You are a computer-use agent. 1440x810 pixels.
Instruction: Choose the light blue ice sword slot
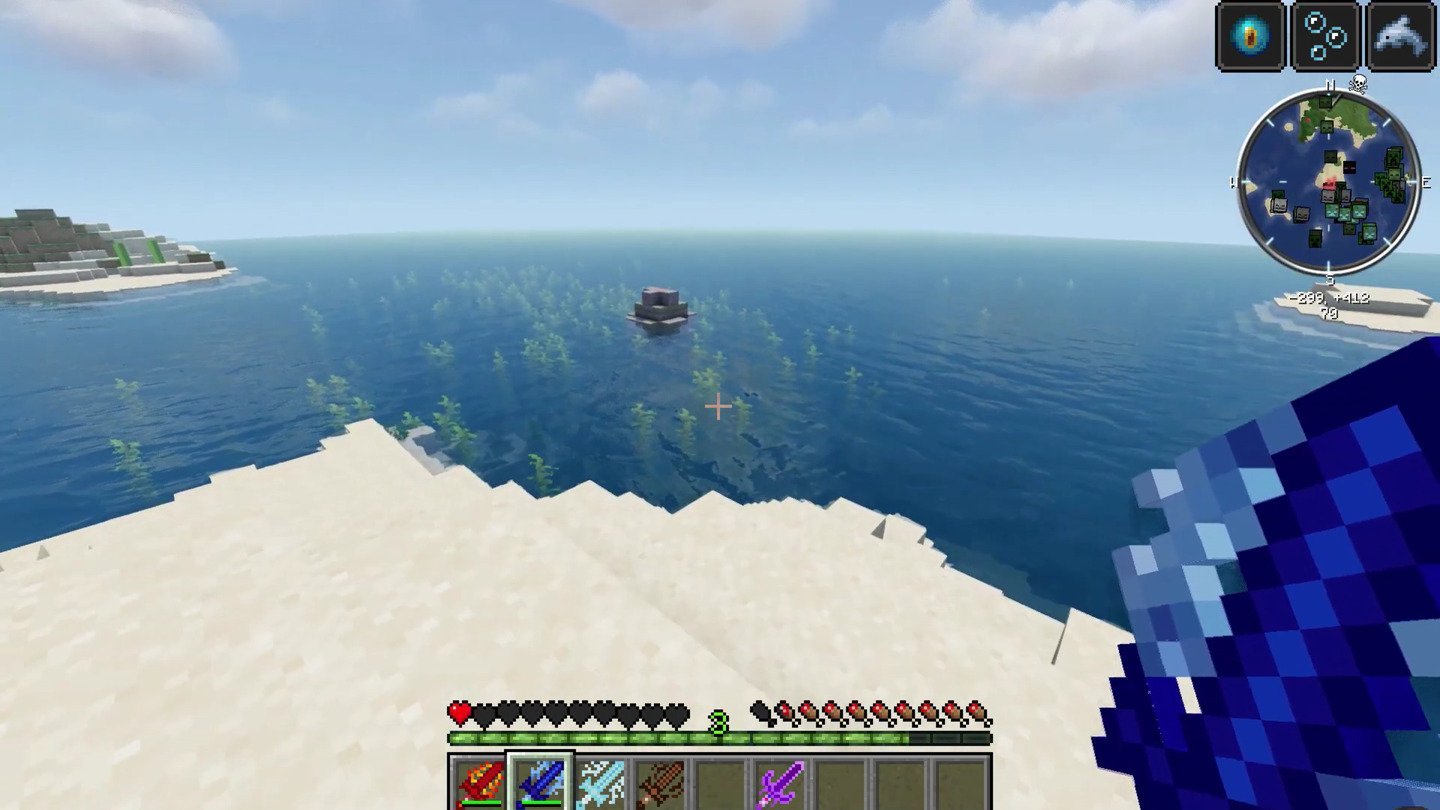pyautogui.click(x=600, y=783)
